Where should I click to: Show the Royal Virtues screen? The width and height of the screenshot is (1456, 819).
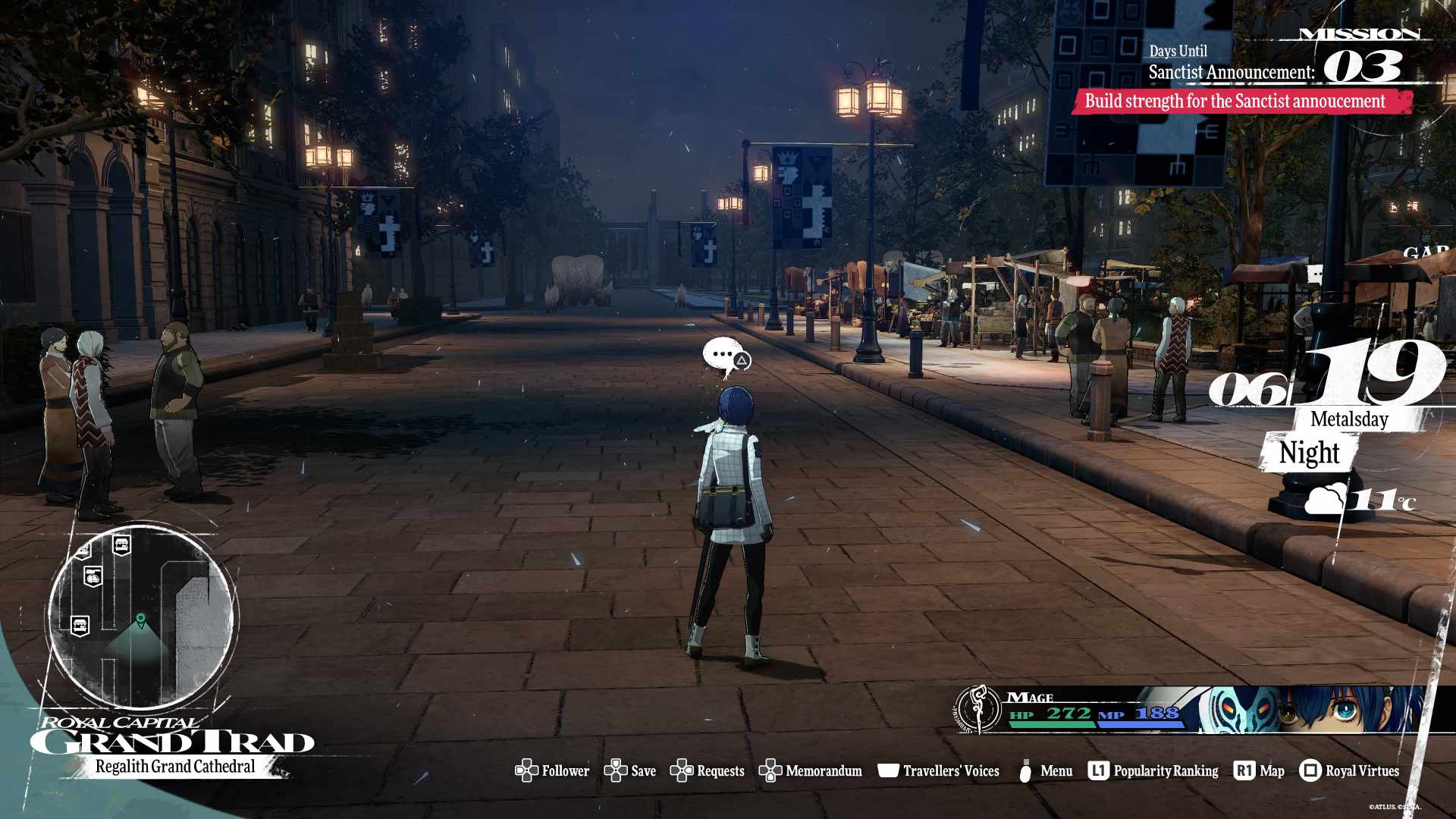(1349, 770)
